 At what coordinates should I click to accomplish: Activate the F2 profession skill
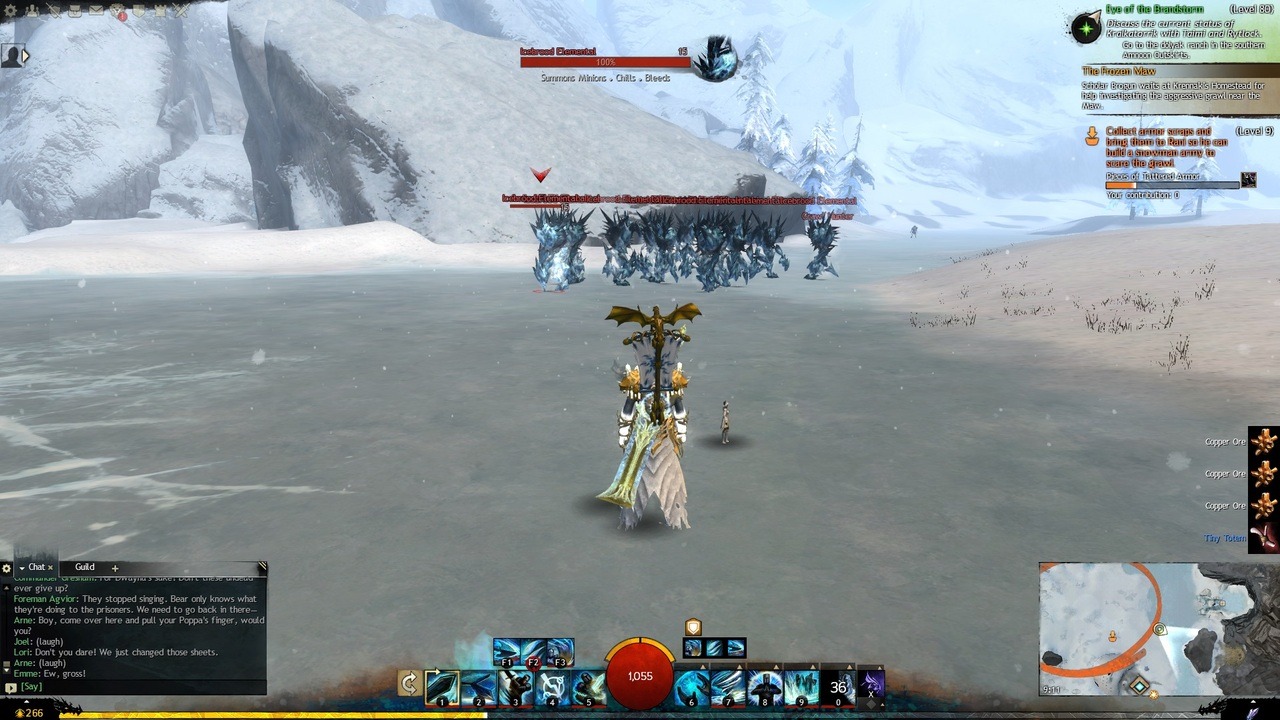click(x=533, y=652)
